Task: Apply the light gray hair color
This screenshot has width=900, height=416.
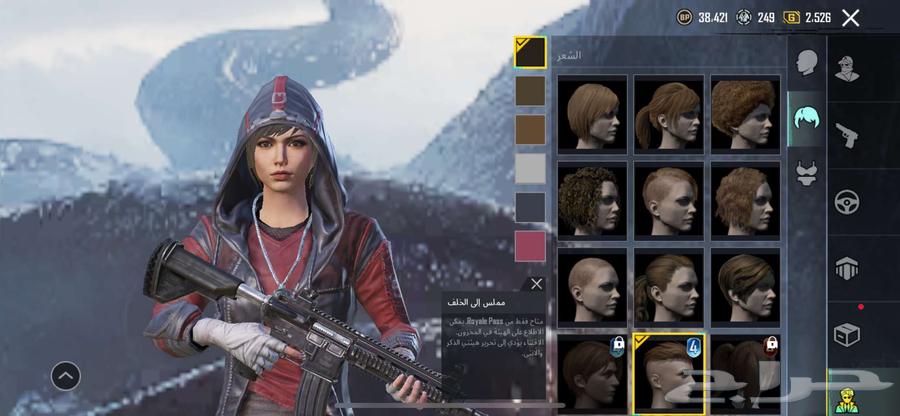Action: 530,168
